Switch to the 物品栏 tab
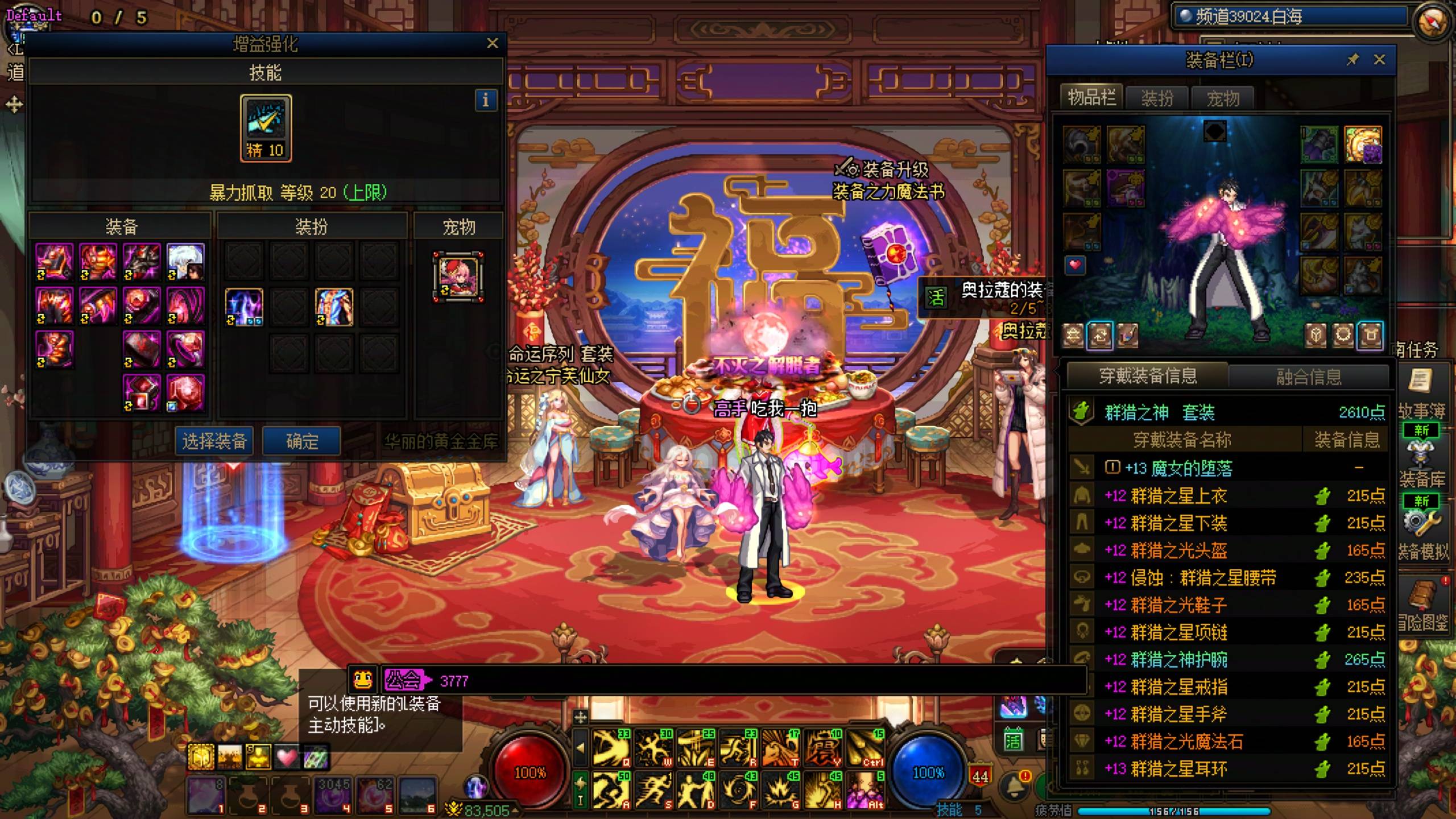The image size is (1456, 819). (x=1091, y=98)
